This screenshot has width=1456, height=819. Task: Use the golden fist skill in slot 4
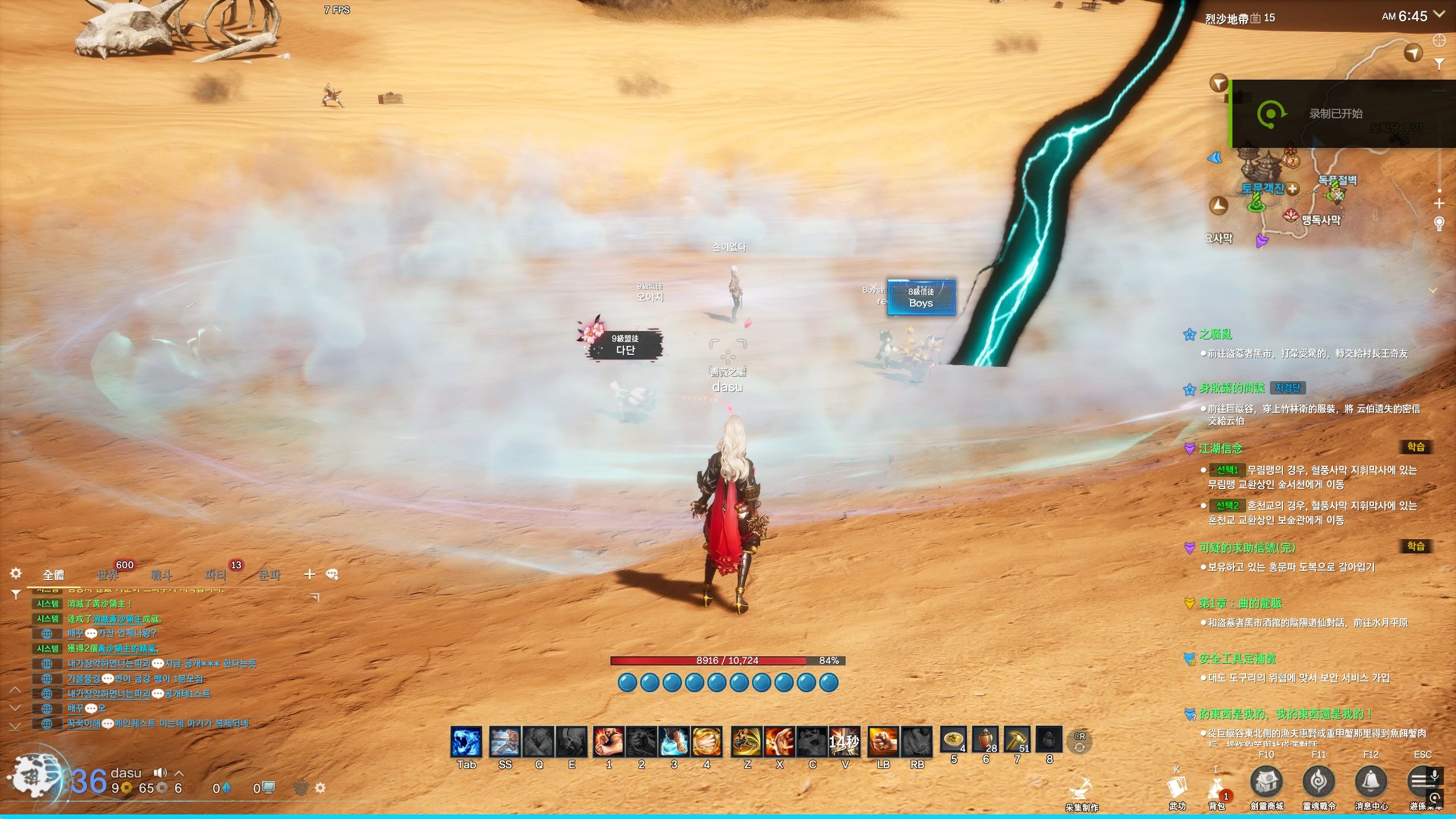pyautogui.click(x=706, y=742)
